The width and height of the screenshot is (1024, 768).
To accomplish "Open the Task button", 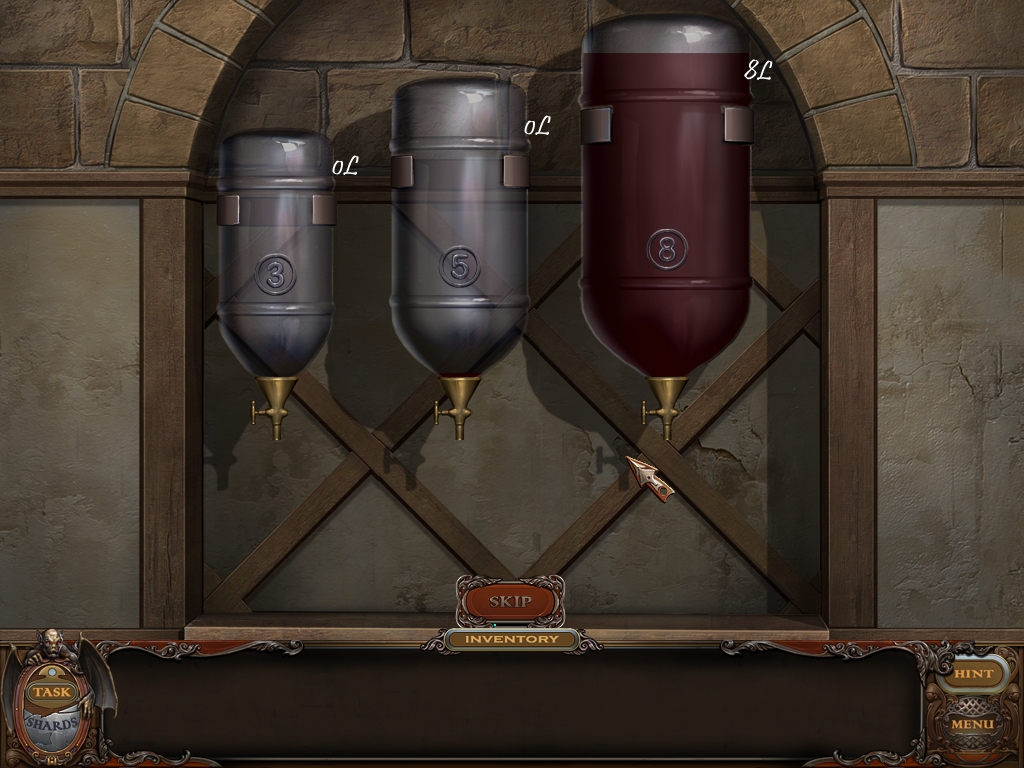I will point(50,692).
